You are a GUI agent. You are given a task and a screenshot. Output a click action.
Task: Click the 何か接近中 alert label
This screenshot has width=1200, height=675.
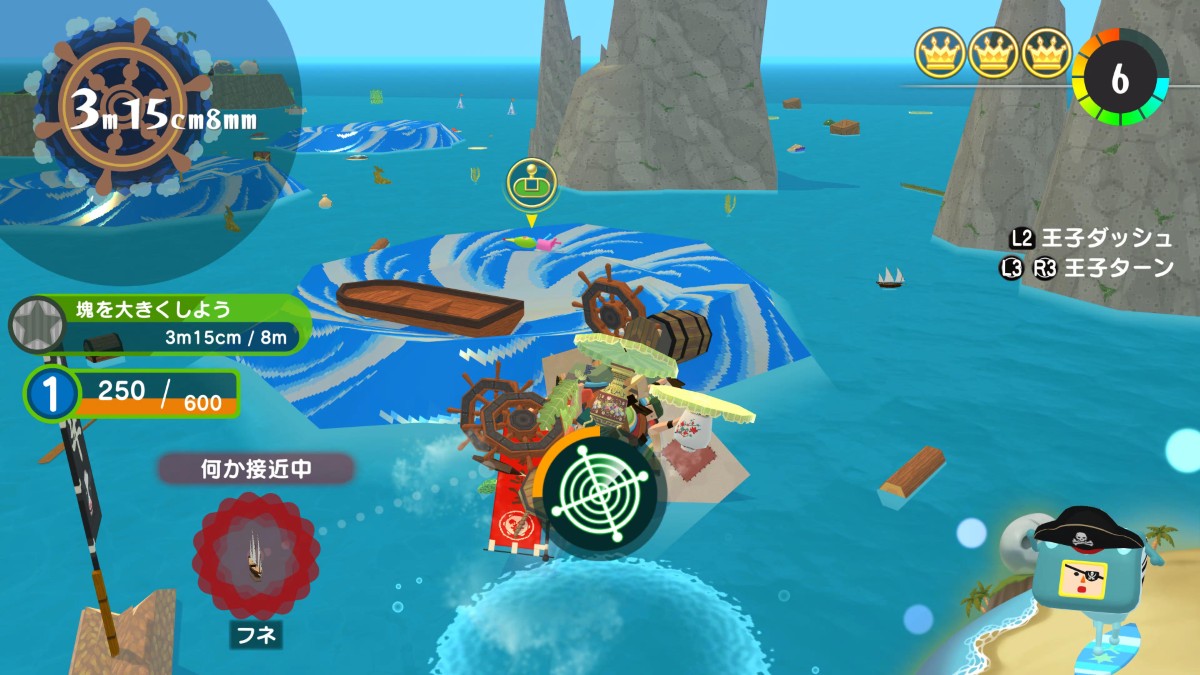[x=256, y=469]
